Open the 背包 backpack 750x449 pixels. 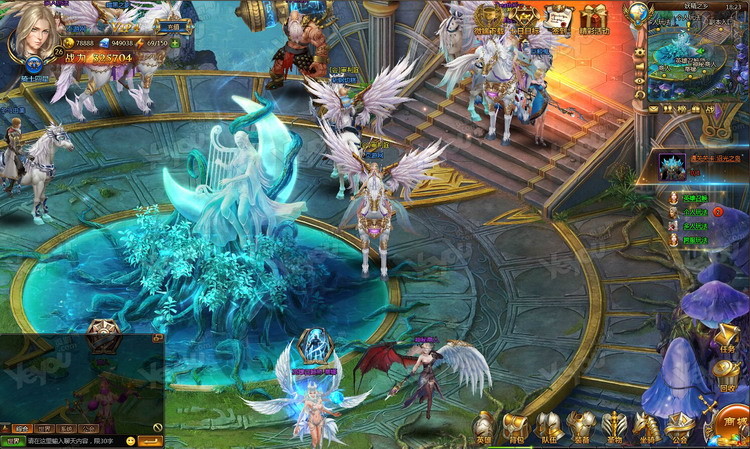click(x=516, y=425)
